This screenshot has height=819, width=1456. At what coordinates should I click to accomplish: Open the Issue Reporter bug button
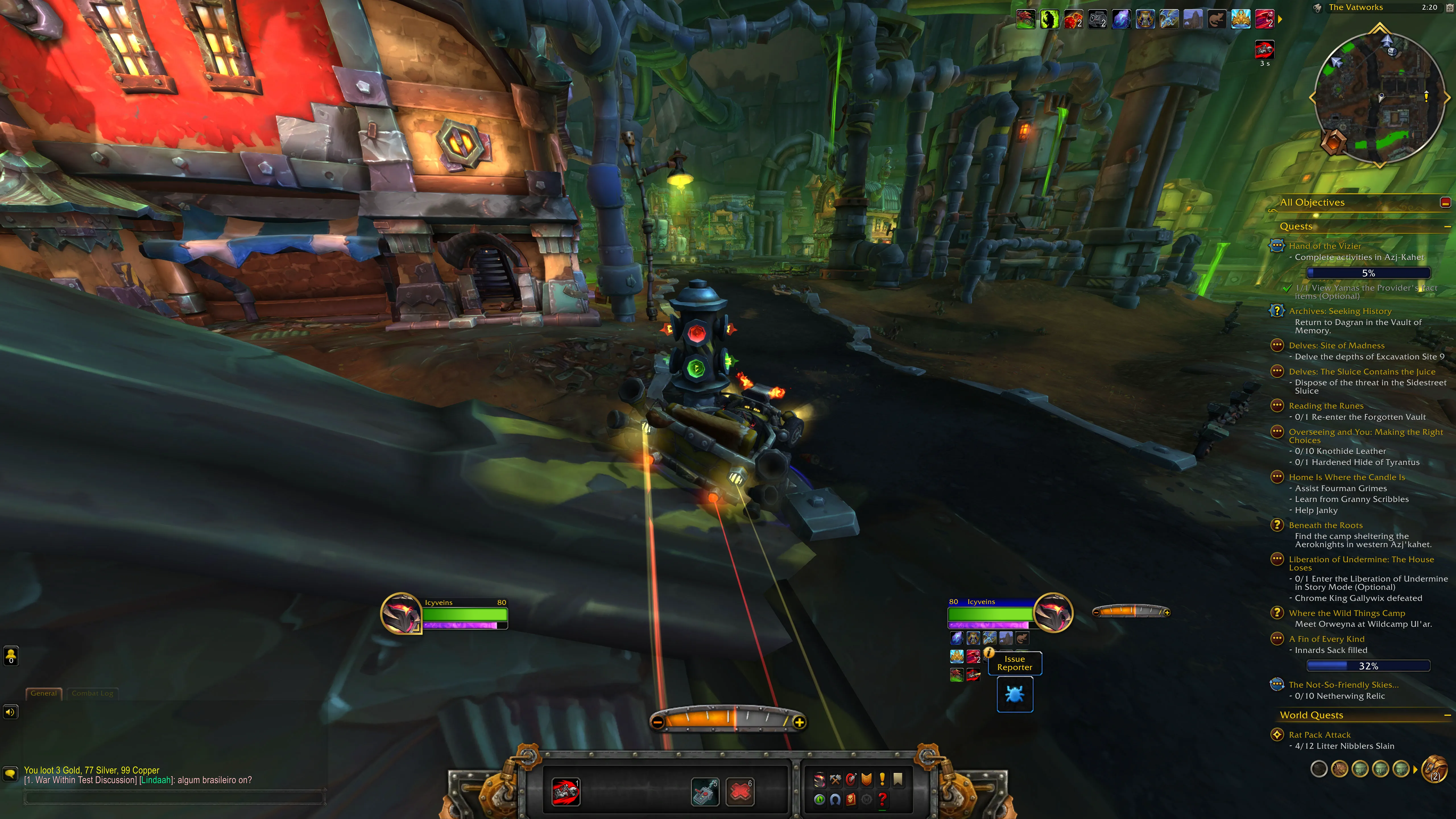pyautogui.click(x=1015, y=694)
